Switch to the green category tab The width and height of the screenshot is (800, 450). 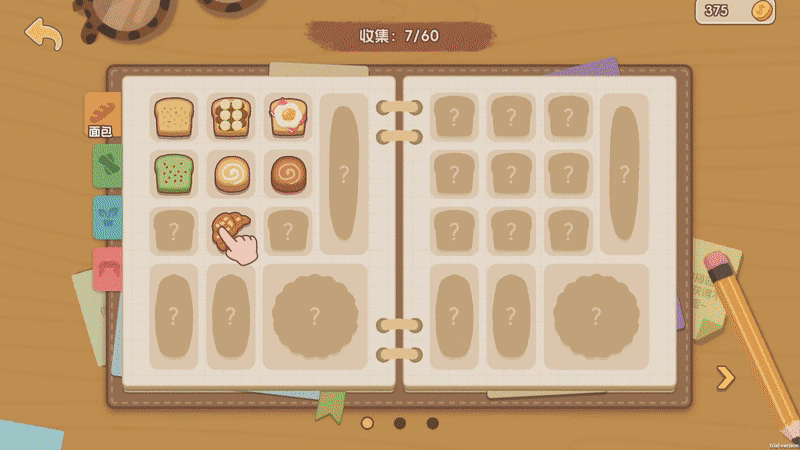point(106,166)
